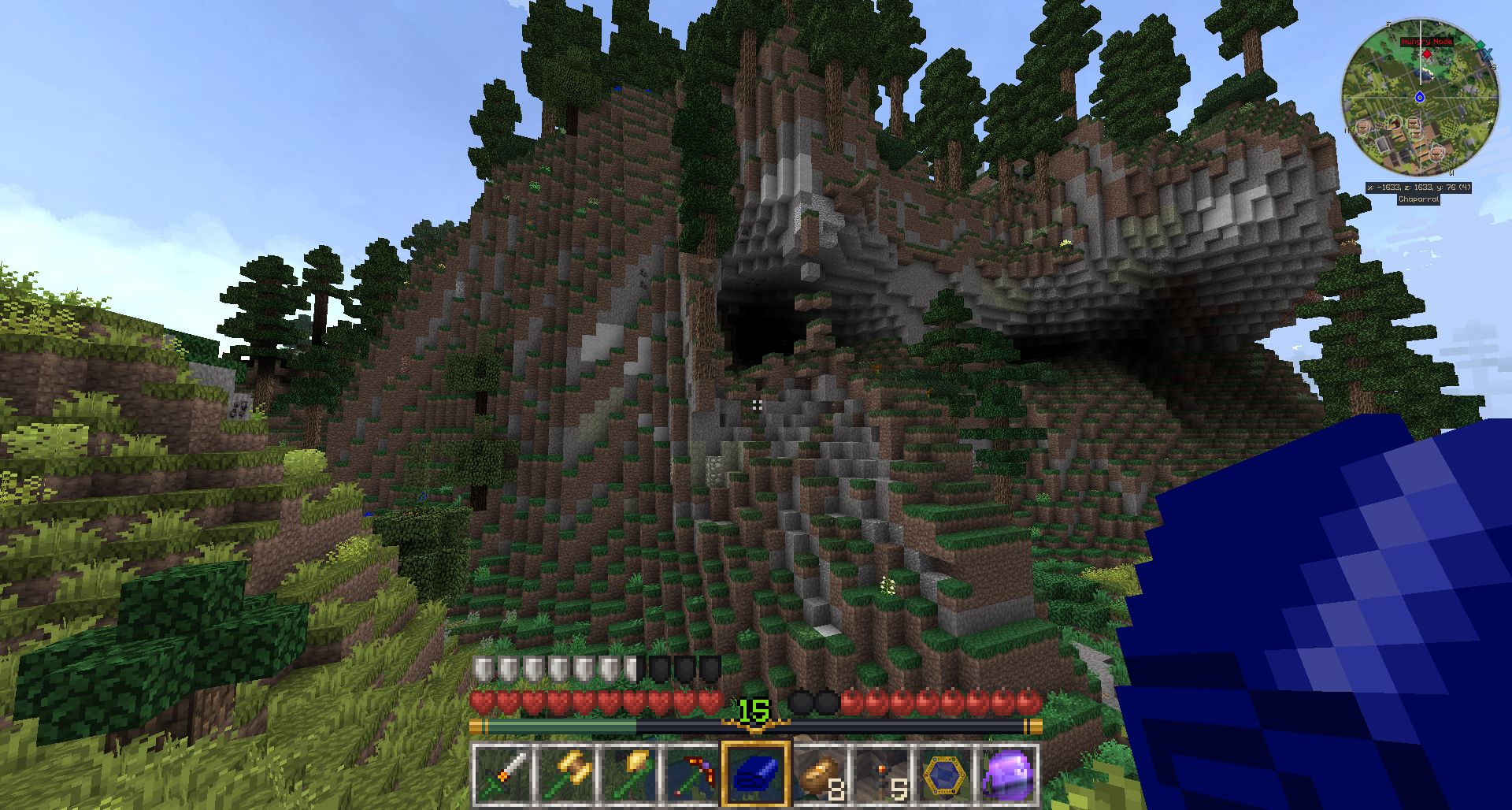Click the highlighted blue cloth hotbar slot

755,775
